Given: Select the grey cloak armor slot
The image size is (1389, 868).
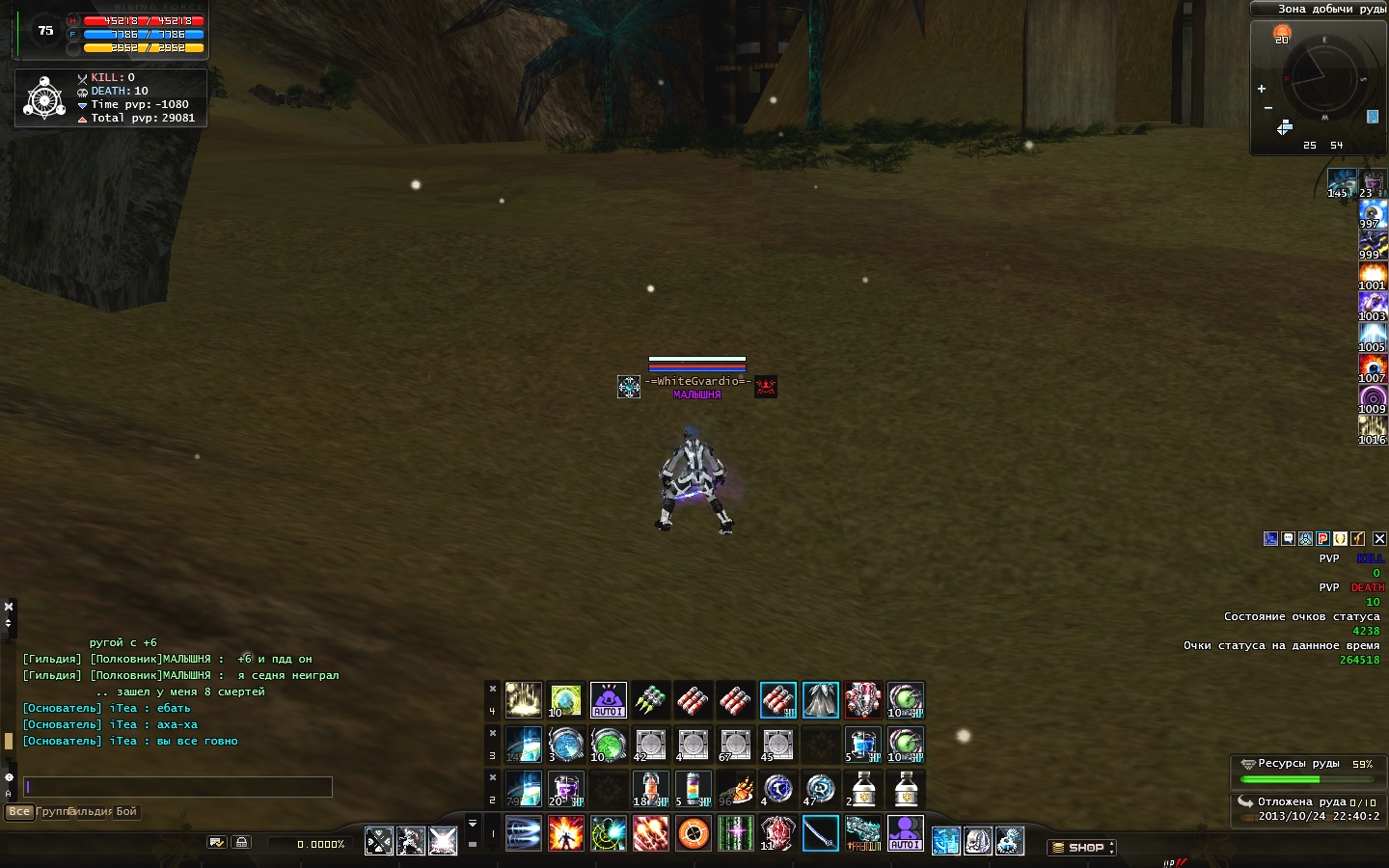Looking at the screenshot, I should 821,700.
